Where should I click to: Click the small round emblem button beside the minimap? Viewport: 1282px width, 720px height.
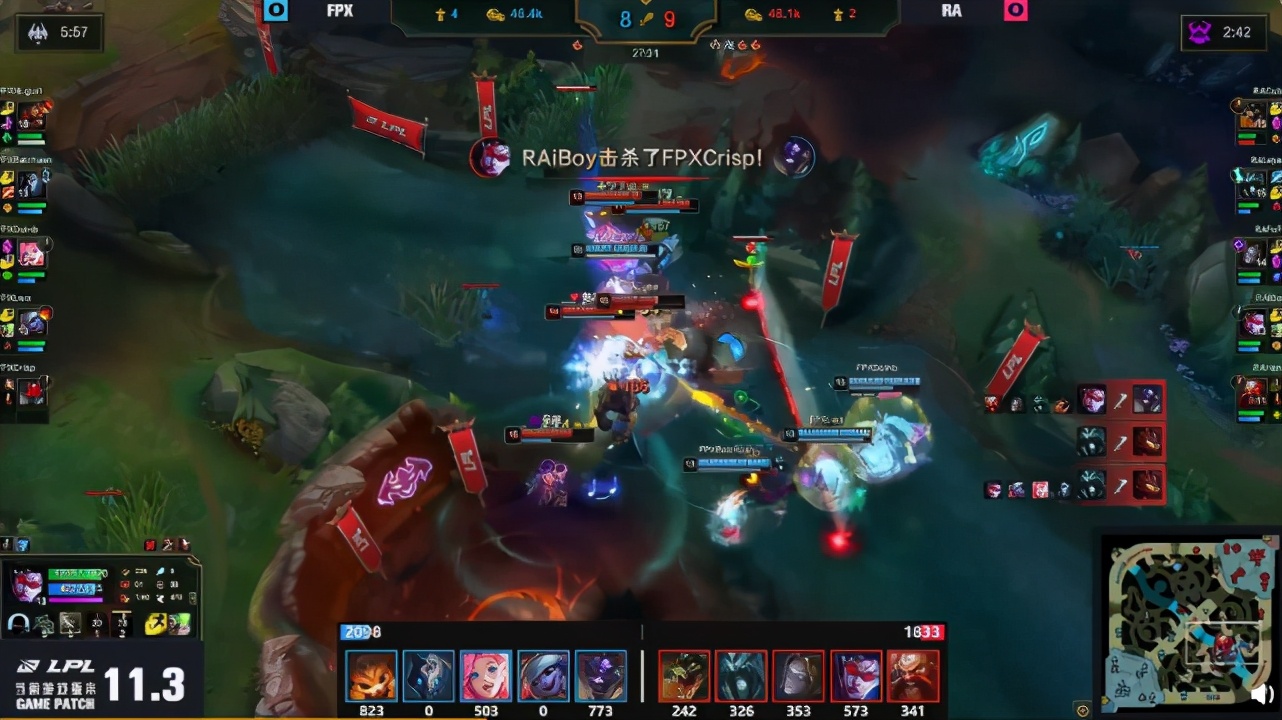1082,709
